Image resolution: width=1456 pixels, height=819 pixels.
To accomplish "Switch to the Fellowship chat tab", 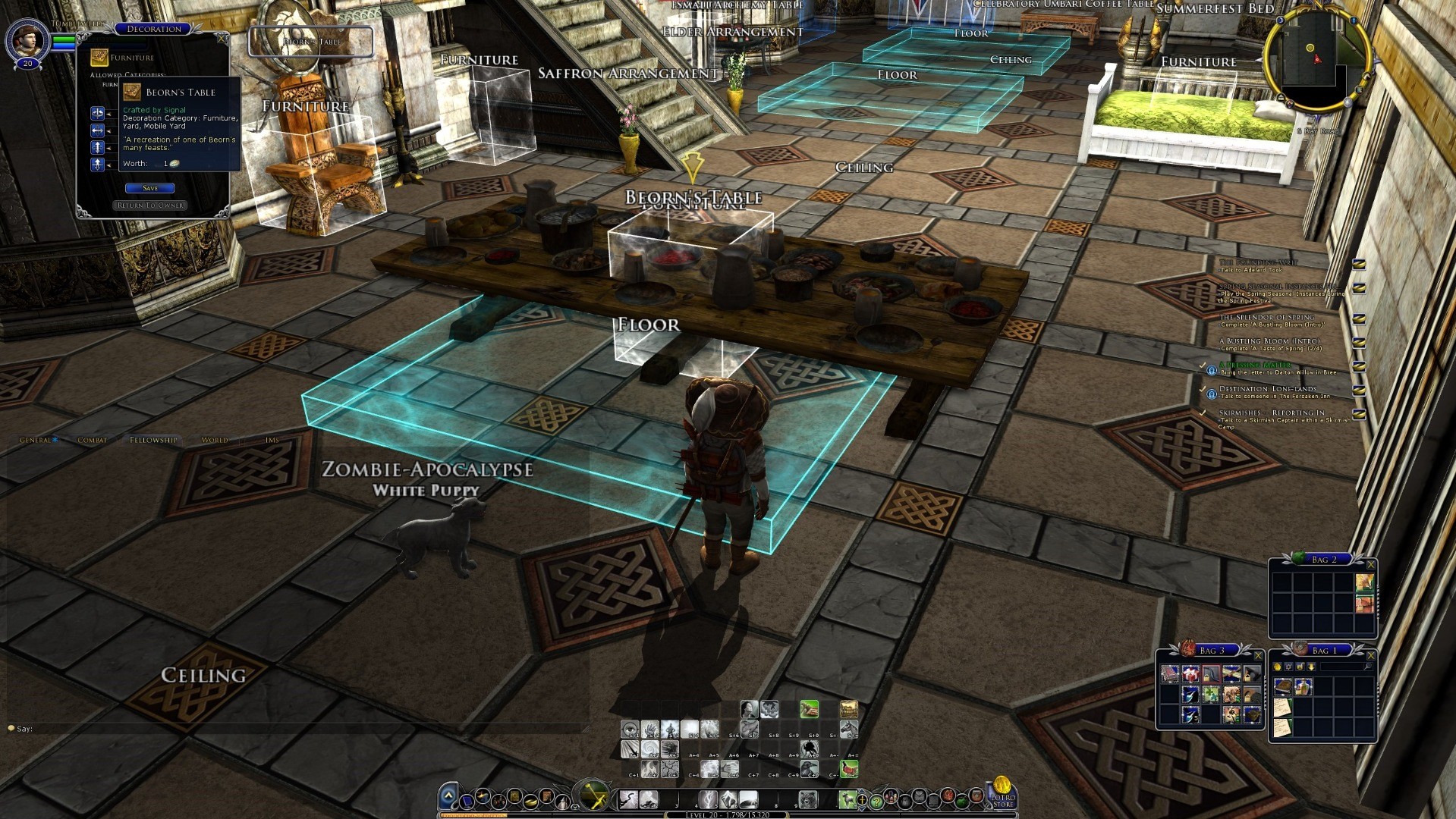I will [x=153, y=440].
